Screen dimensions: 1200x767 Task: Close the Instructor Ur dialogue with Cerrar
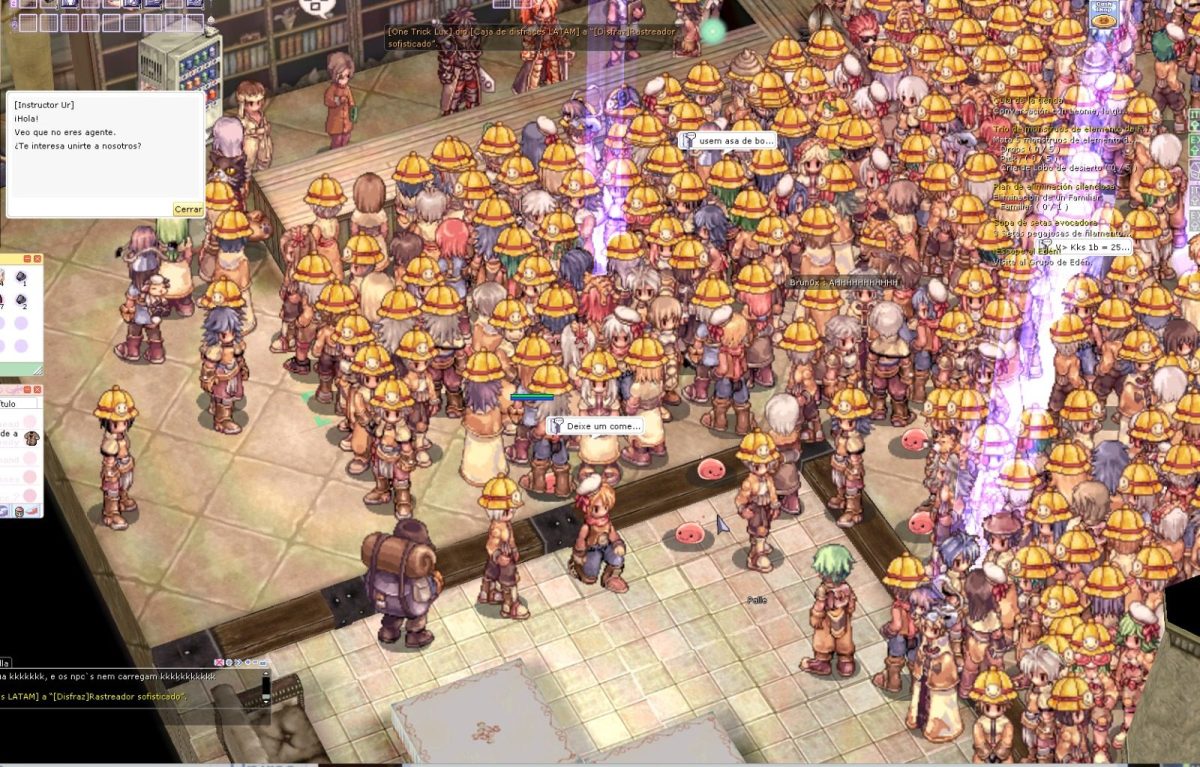pyautogui.click(x=188, y=209)
